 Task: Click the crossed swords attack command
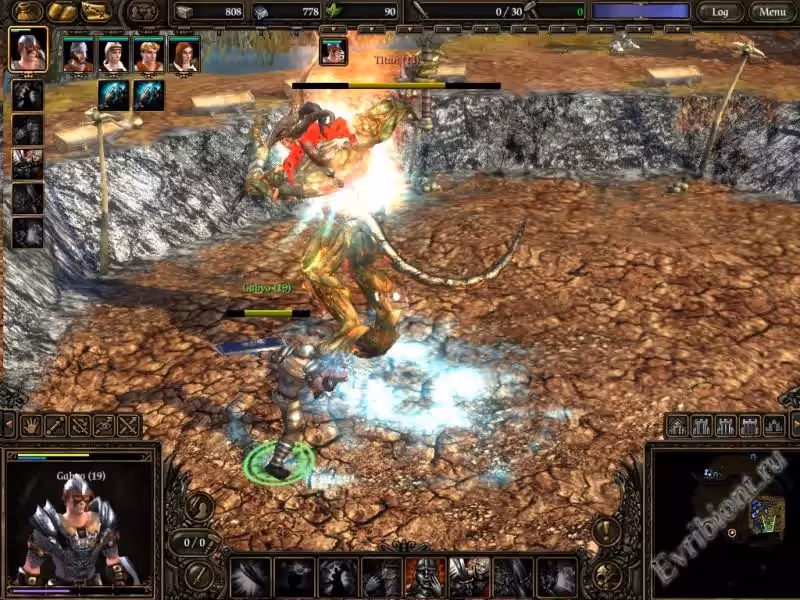(128, 426)
